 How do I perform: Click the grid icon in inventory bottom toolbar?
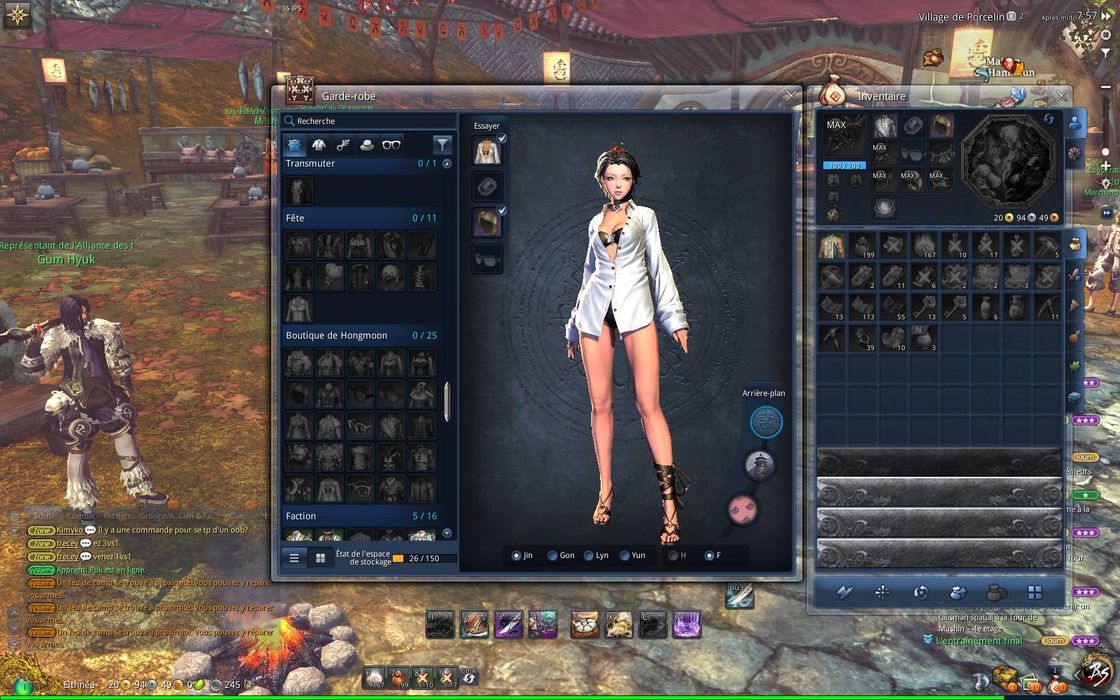tap(1034, 592)
